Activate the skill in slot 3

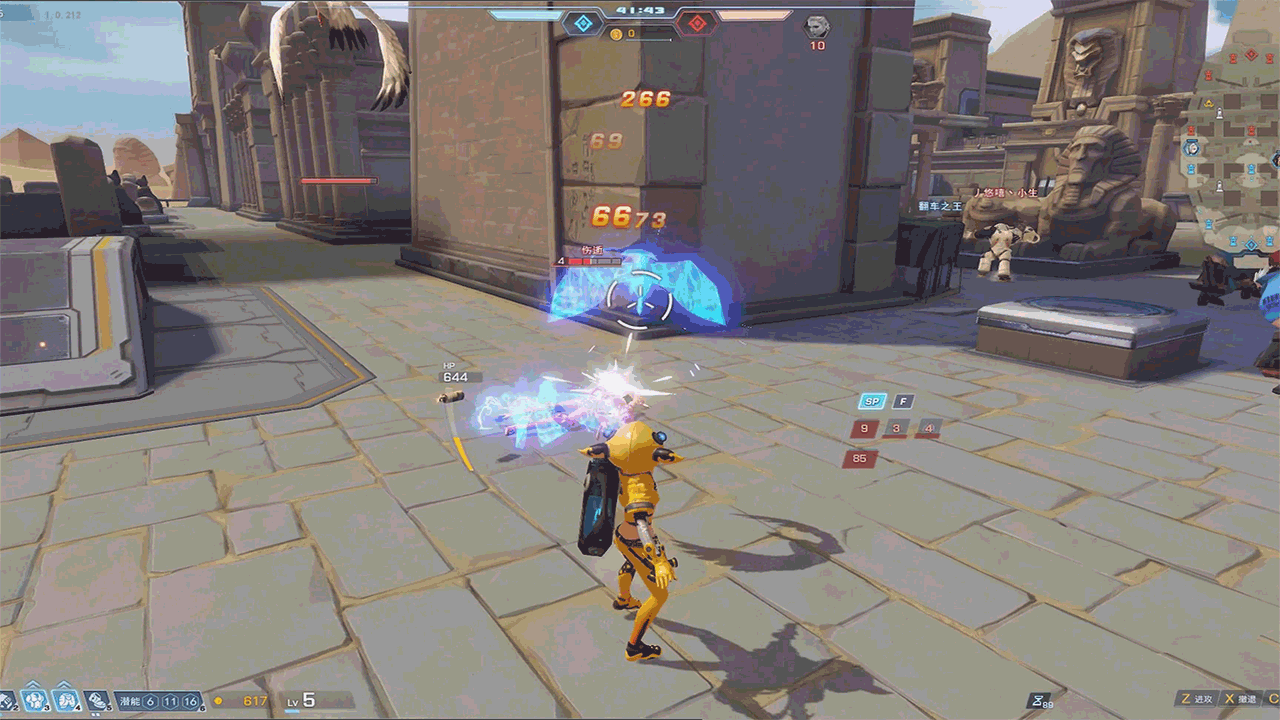tap(35, 701)
